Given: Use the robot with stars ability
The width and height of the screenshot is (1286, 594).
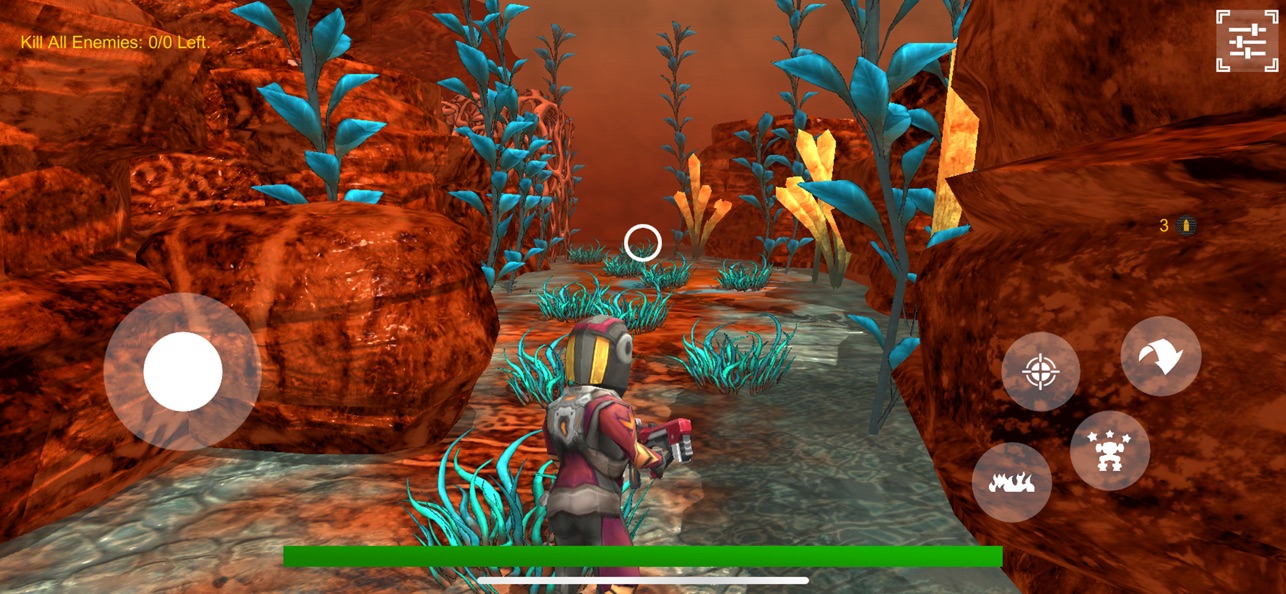Looking at the screenshot, I should (x=1109, y=451).
